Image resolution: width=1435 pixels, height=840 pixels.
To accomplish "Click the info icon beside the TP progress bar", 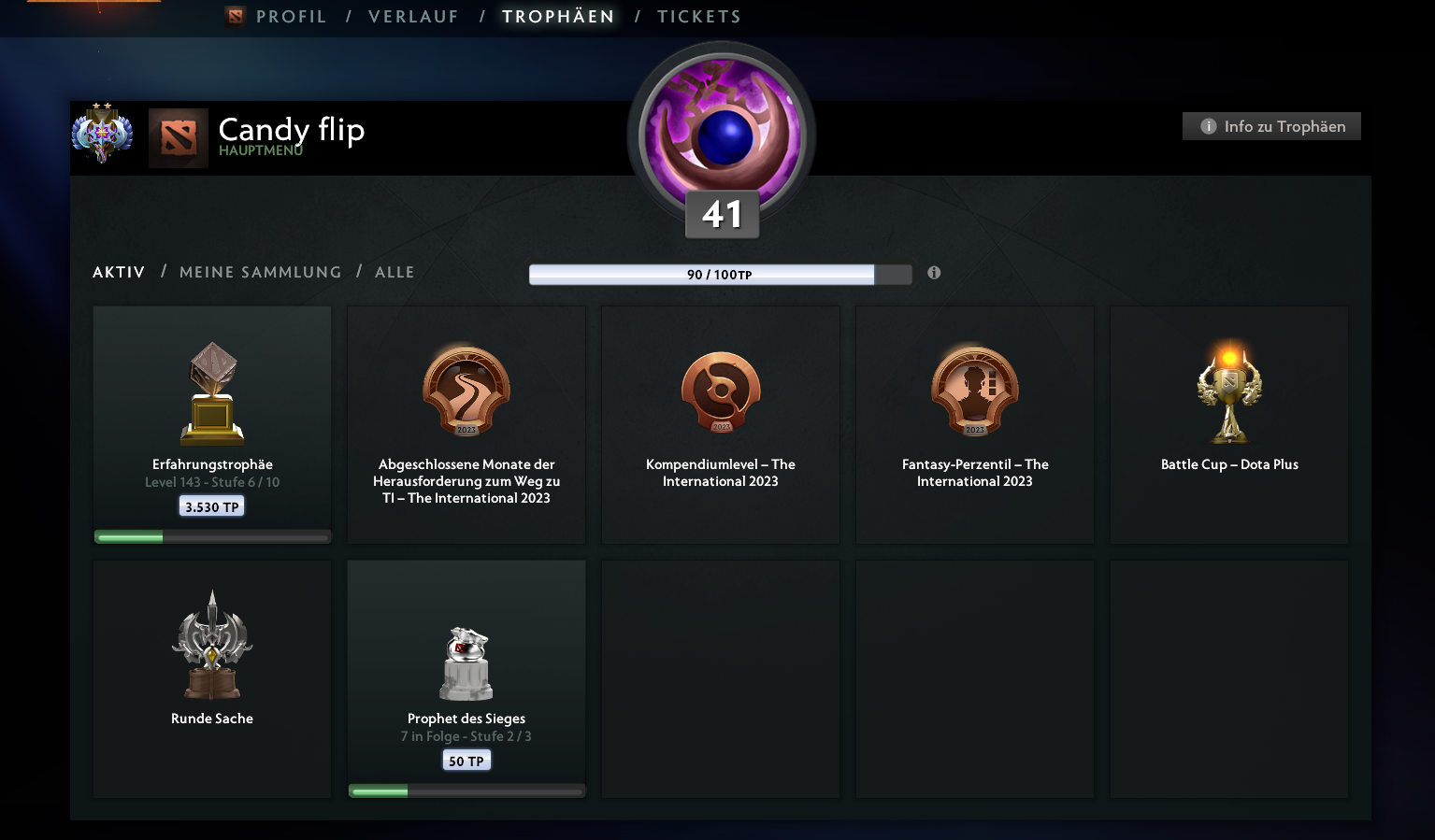I will (x=933, y=273).
